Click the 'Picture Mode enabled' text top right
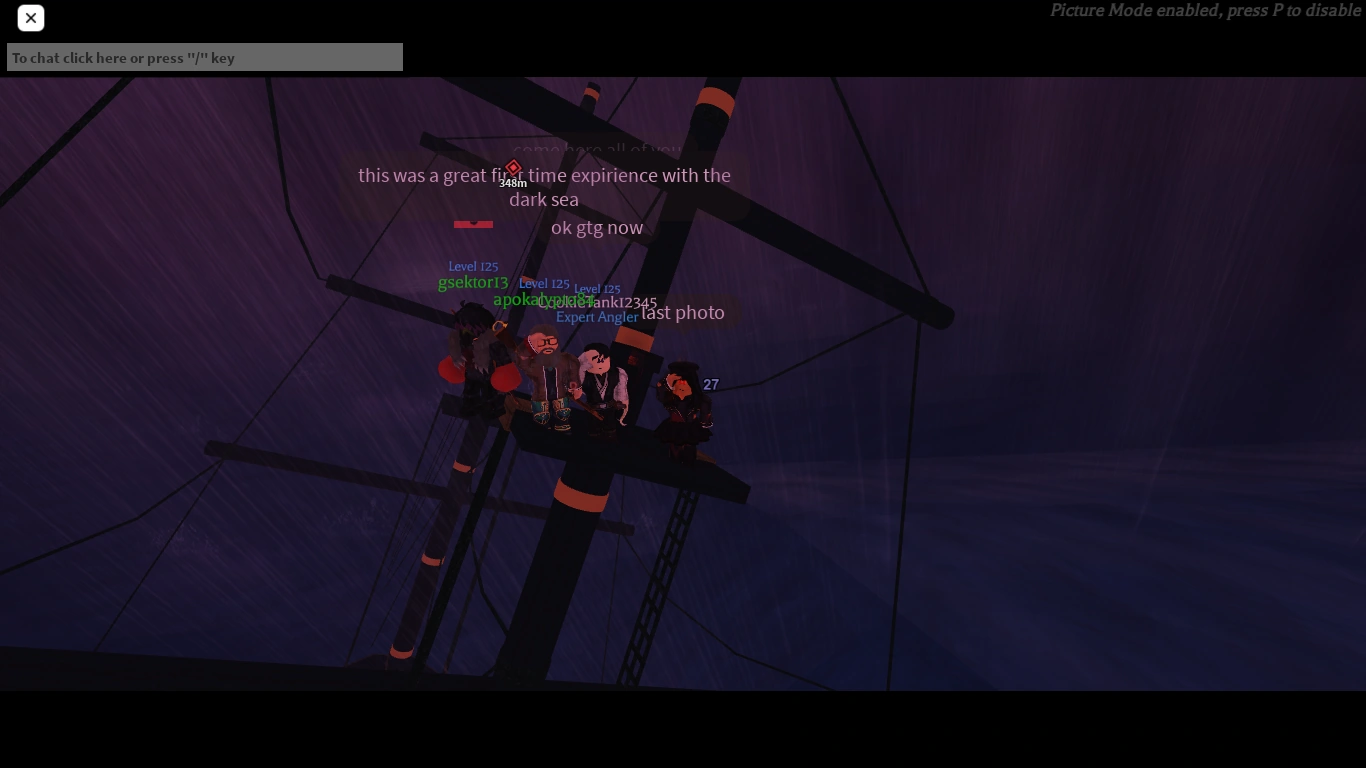1366x768 pixels. point(1204,10)
